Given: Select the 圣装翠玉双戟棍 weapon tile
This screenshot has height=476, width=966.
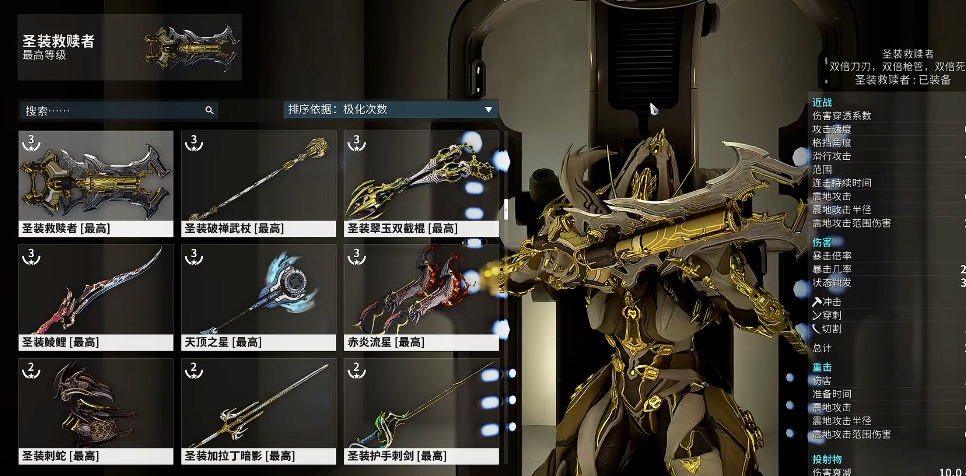Looking at the screenshot, I should pos(421,182).
